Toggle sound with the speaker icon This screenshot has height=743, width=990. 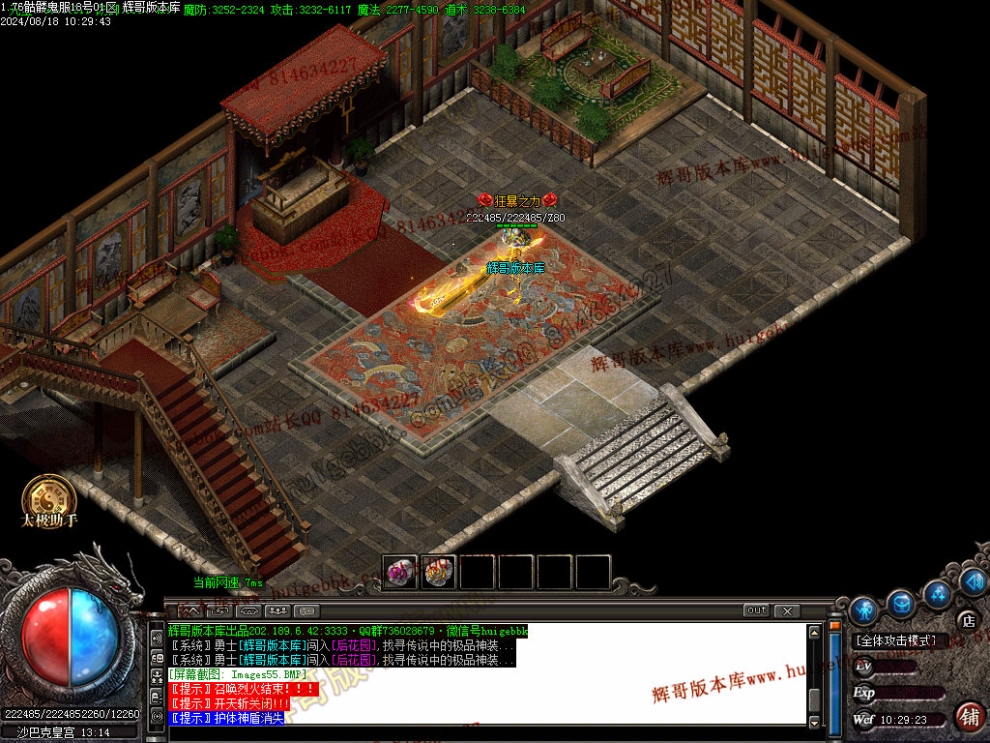pos(971,581)
